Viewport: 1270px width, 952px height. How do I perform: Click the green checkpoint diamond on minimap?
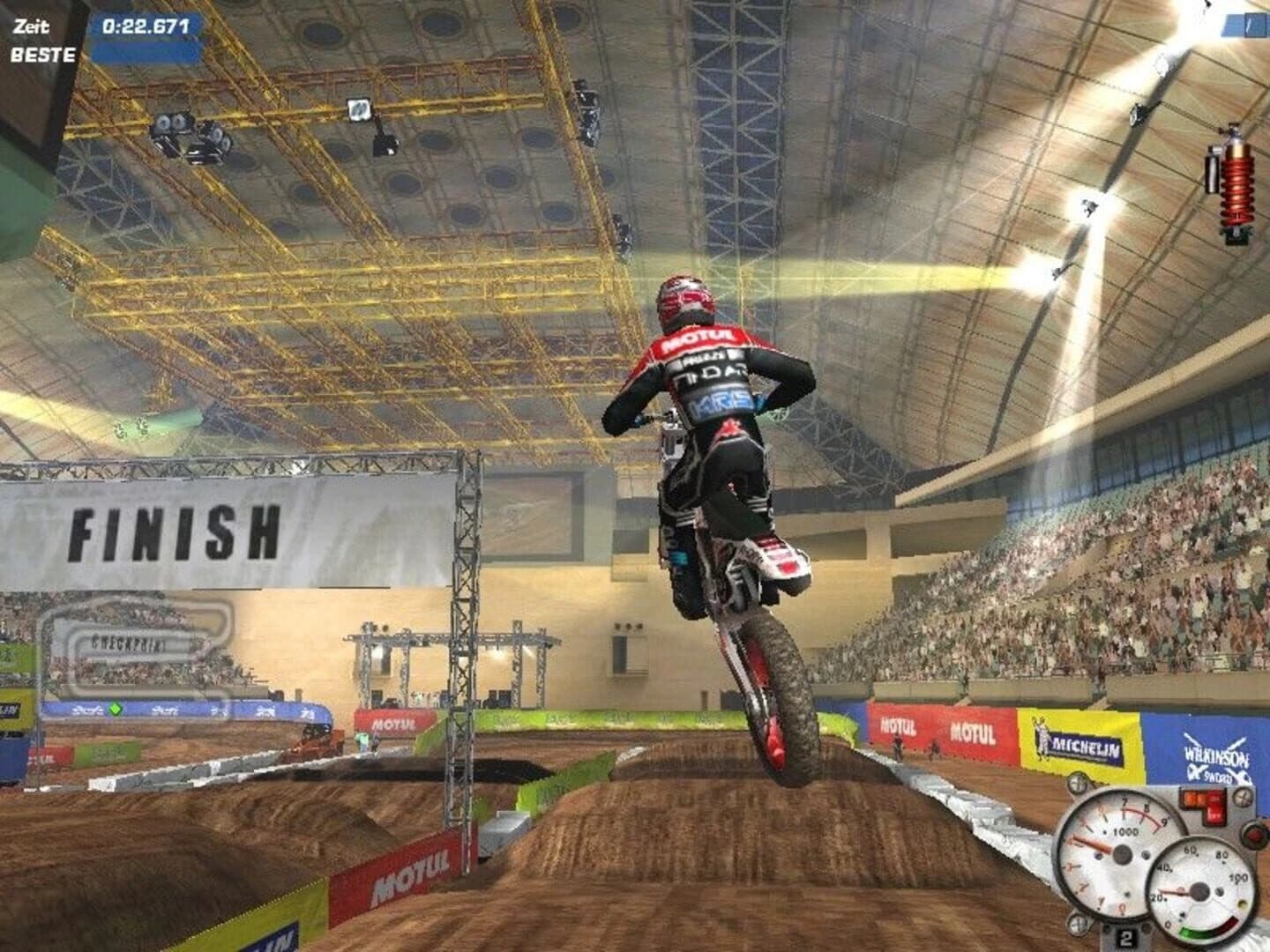pyautogui.click(x=116, y=710)
